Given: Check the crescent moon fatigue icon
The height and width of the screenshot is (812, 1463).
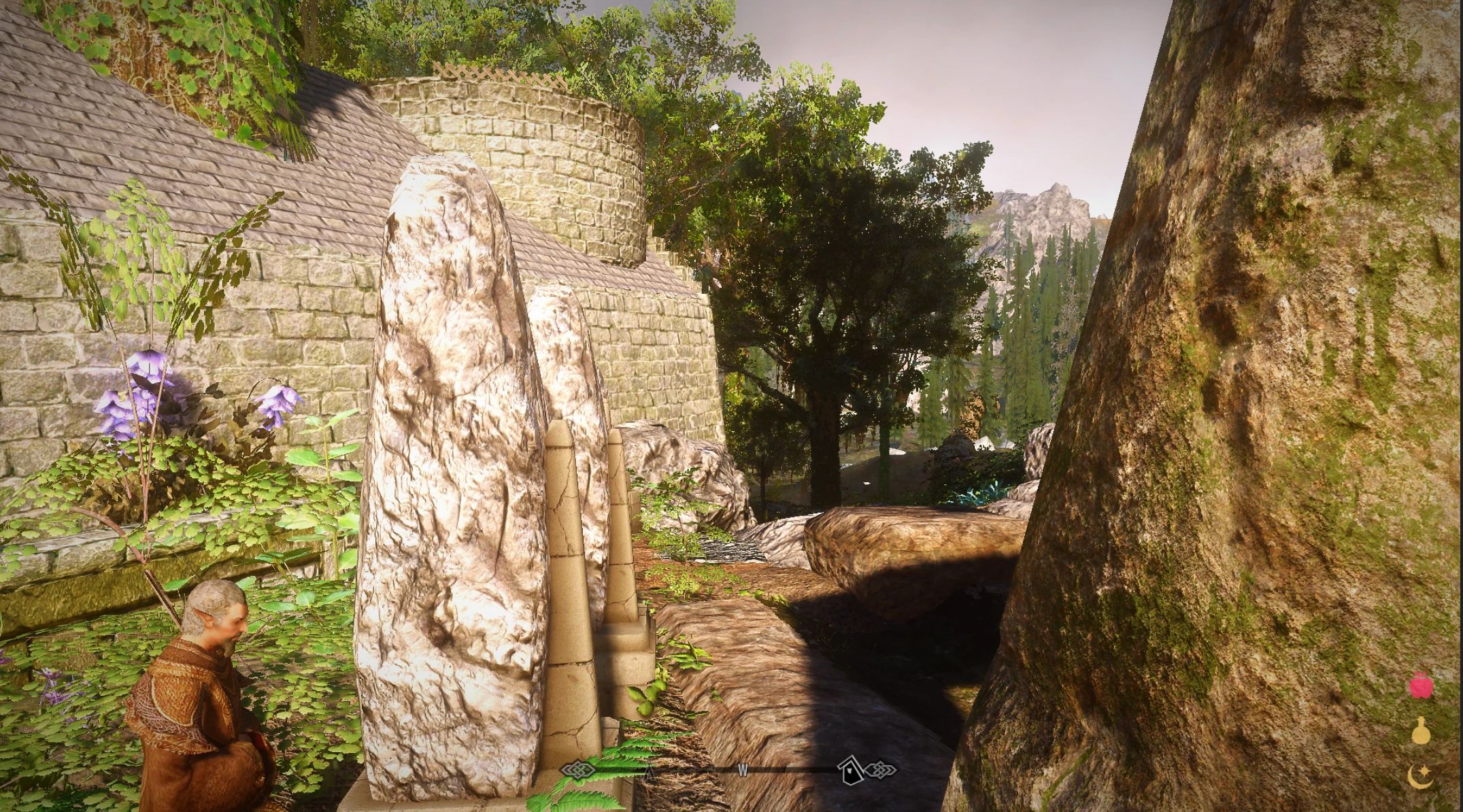Looking at the screenshot, I should click(x=1420, y=777).
